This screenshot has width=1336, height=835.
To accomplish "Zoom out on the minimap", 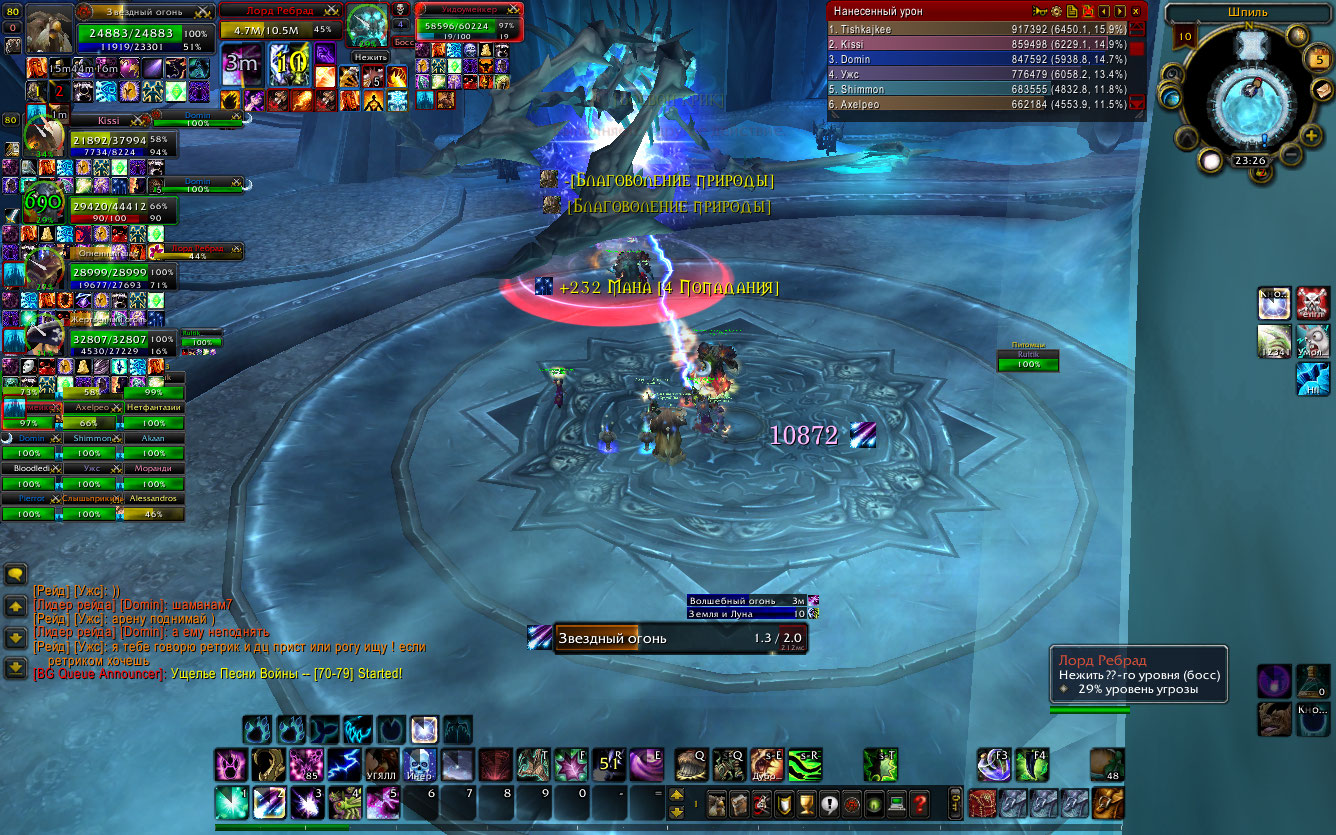I will [x=1290, y=155].
